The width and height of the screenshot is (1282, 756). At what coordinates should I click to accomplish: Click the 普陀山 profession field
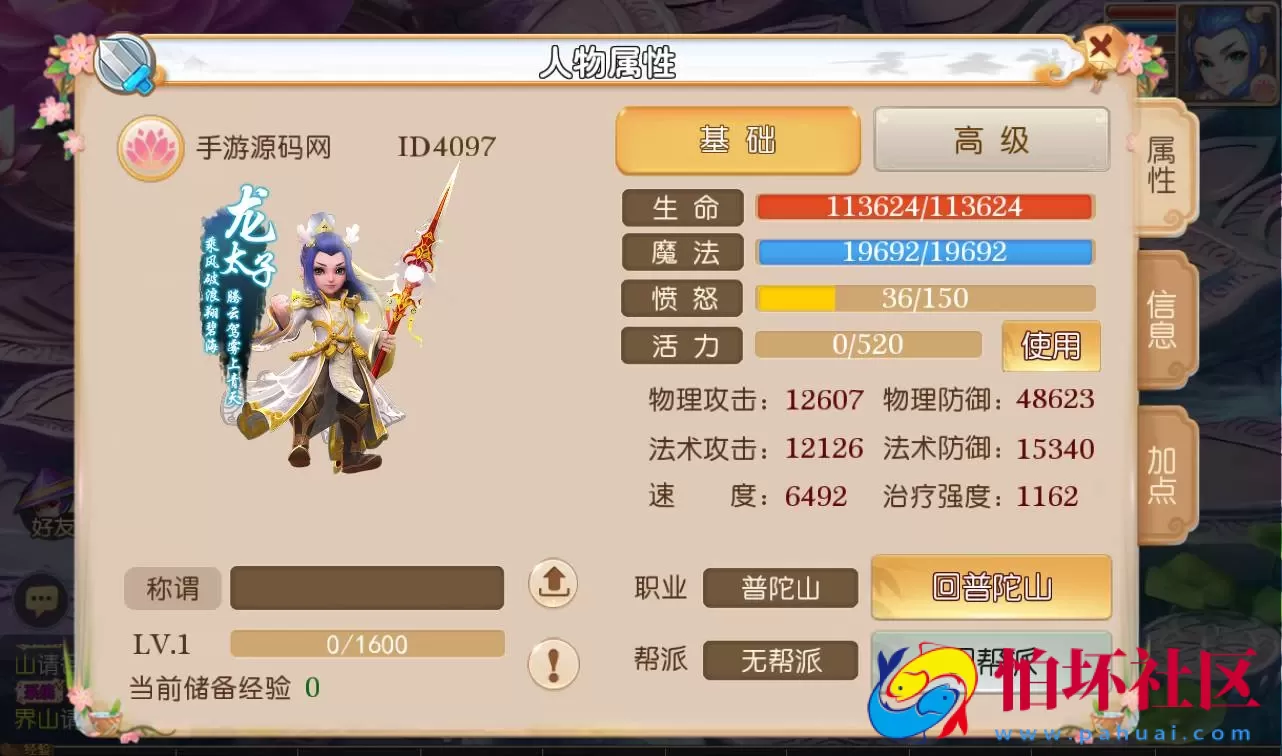tap(780, 588)
